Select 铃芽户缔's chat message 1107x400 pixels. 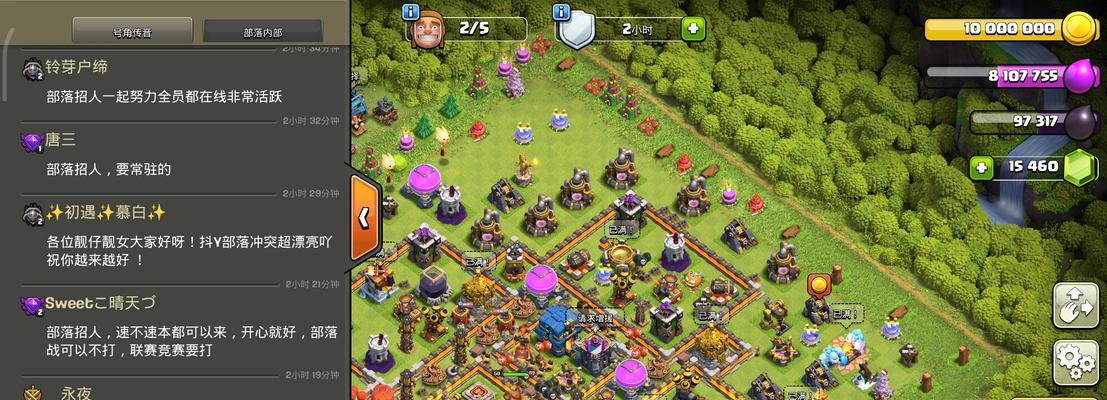pyautogui.click(x=164, y=97)
